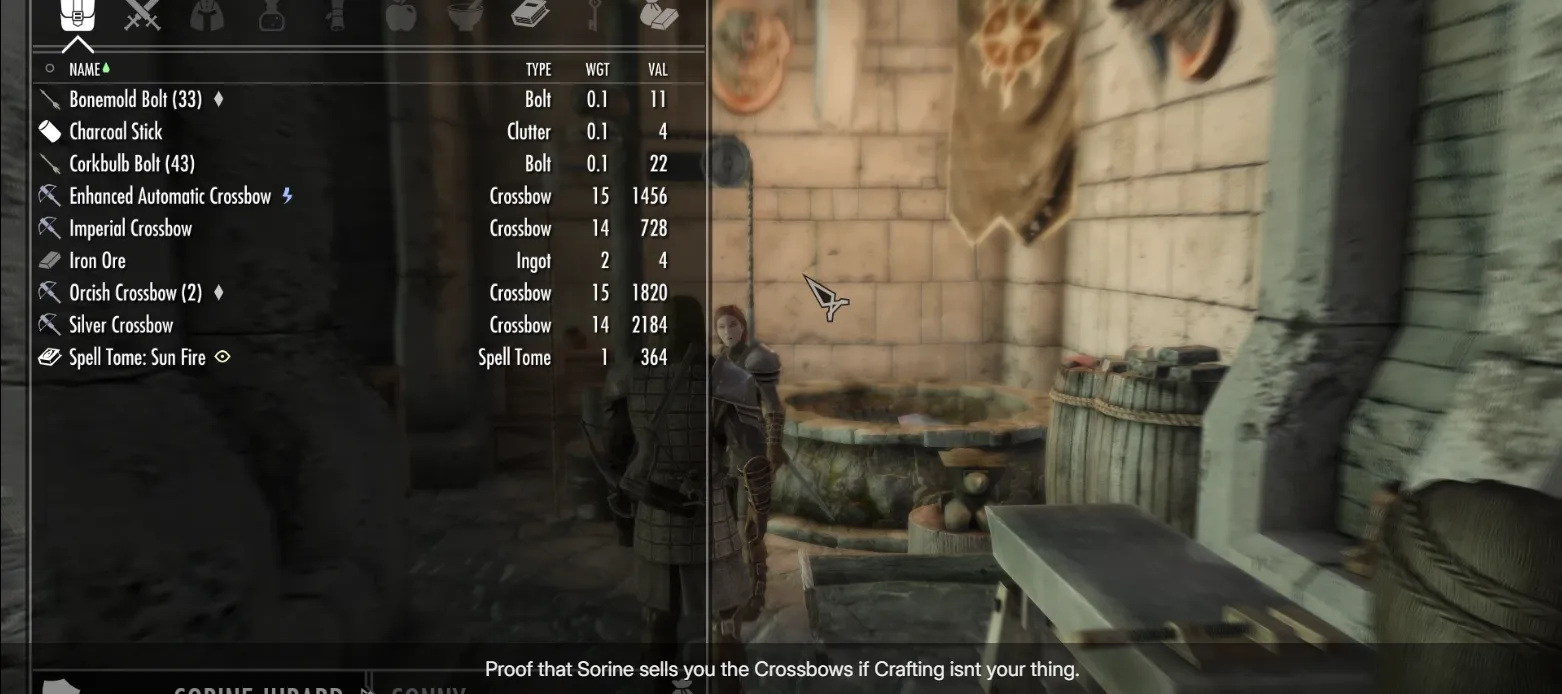The height and width of the screenshot is (694, 1562).
Task: Pick the Corkbulb Bolt entry
Action: (131, 164)
